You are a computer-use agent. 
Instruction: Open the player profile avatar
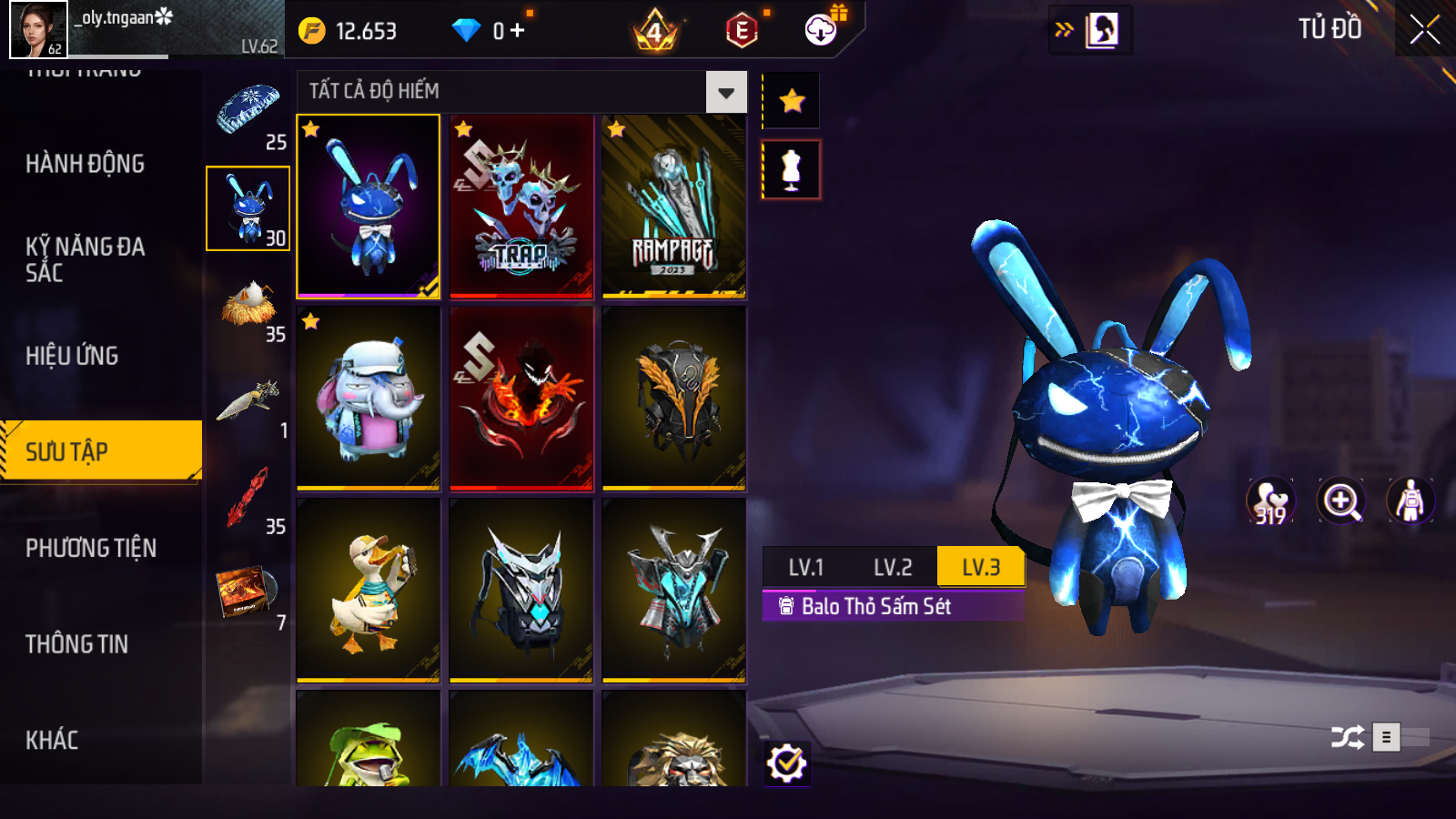click(38, 29)
